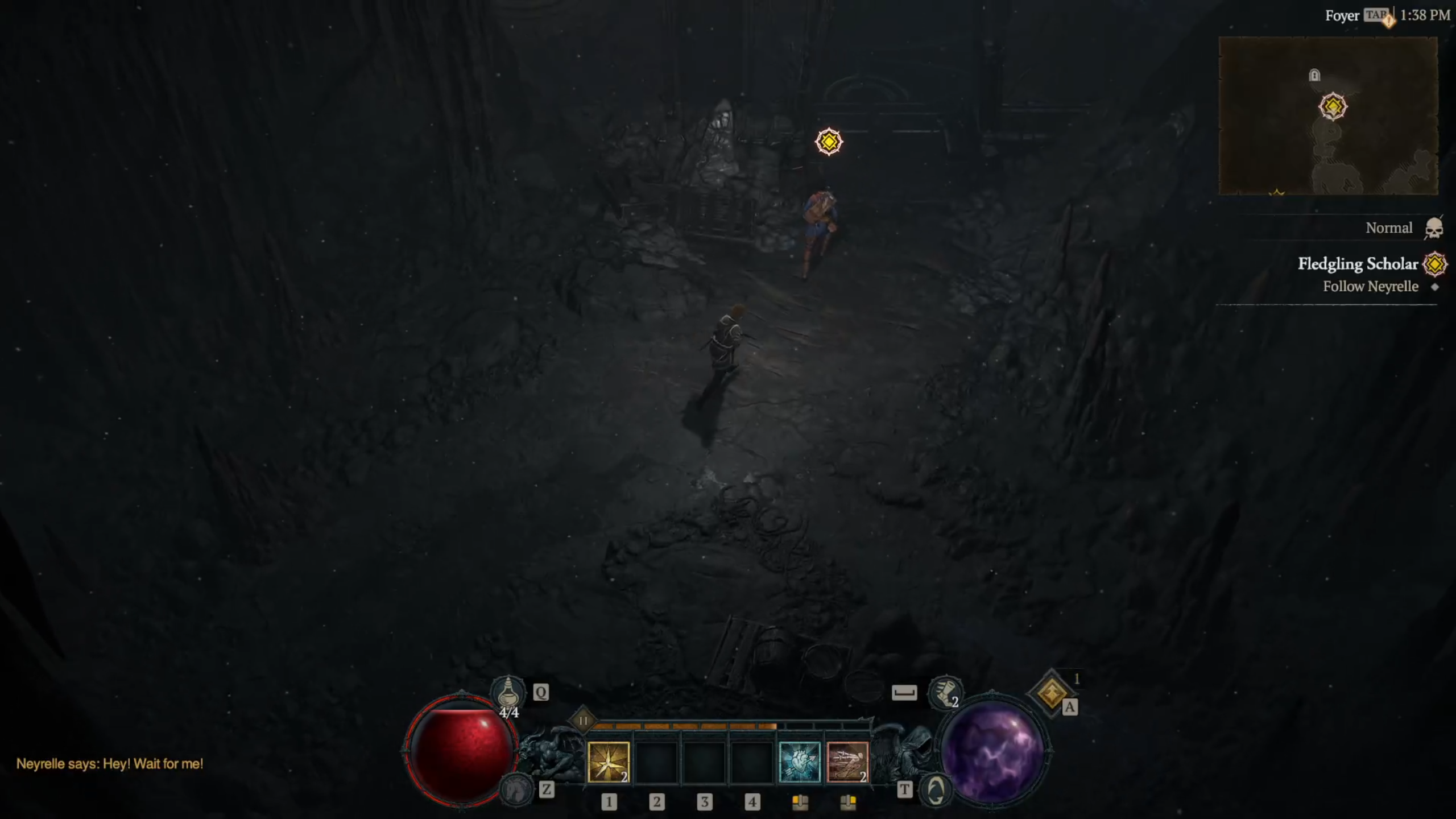This screenshot has height=819, width=1456.
Task: Open the Fledgling Scholar quest tracker
Action: pyautogui.click(x=1358, y=264)
